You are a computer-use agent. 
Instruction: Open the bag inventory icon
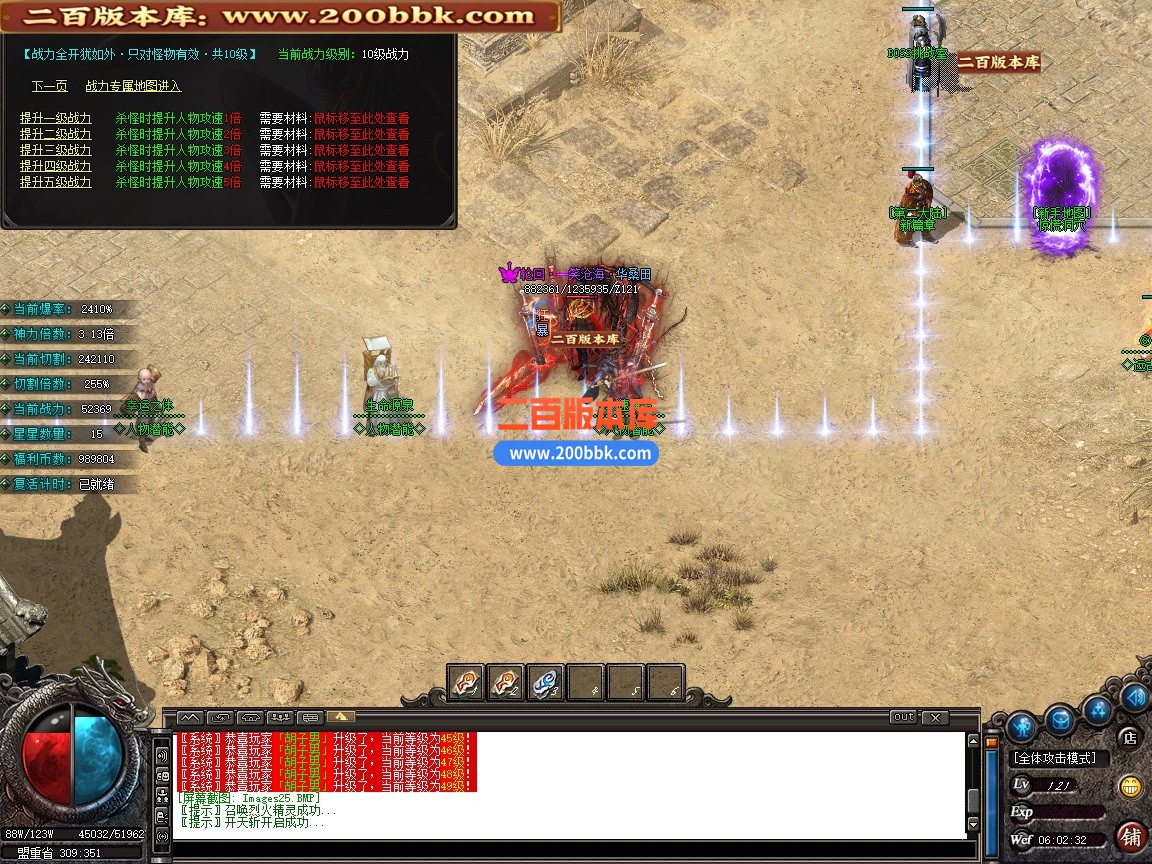point(1060,719)
